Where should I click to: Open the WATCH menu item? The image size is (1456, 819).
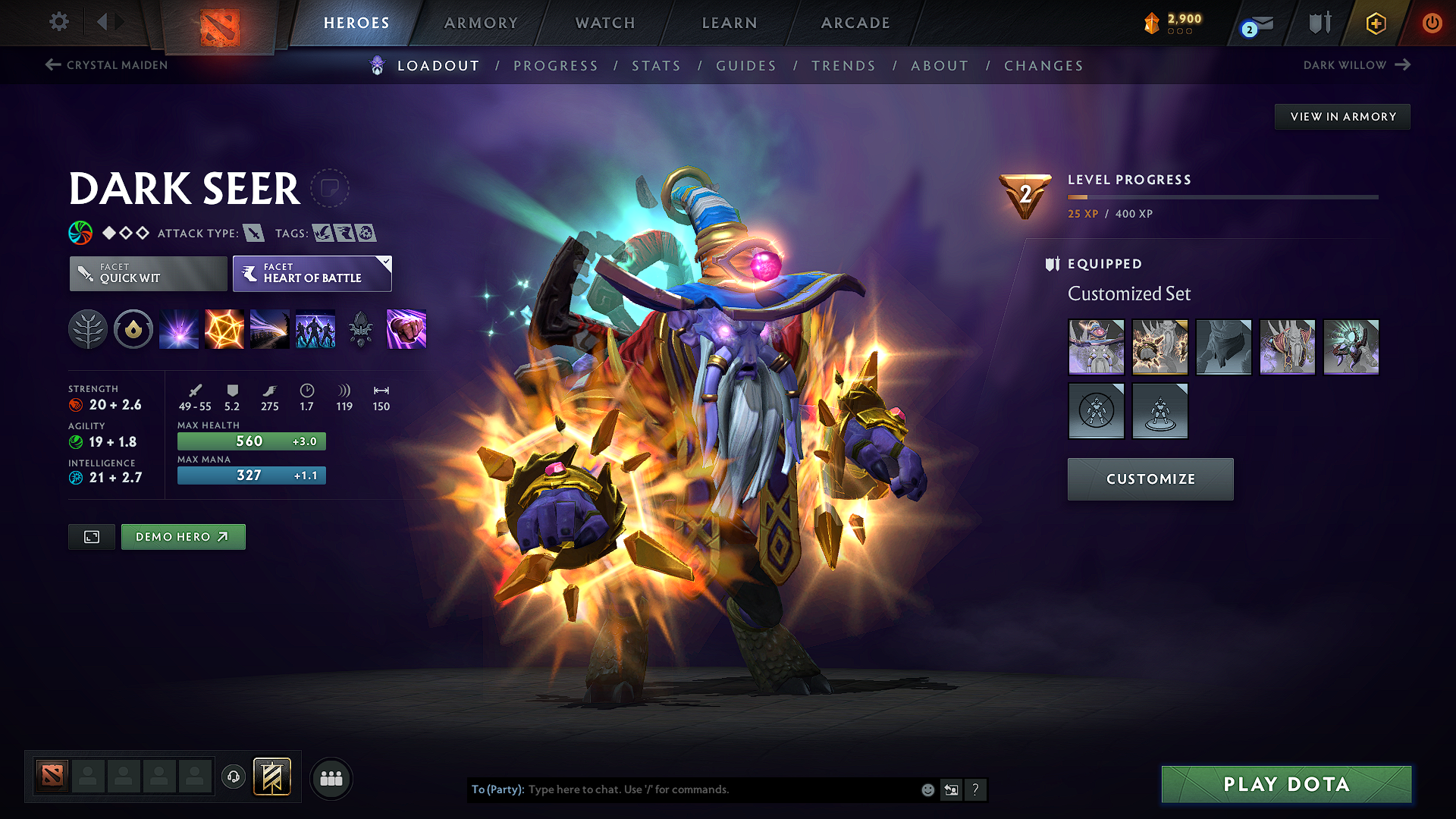coord(604,23)
